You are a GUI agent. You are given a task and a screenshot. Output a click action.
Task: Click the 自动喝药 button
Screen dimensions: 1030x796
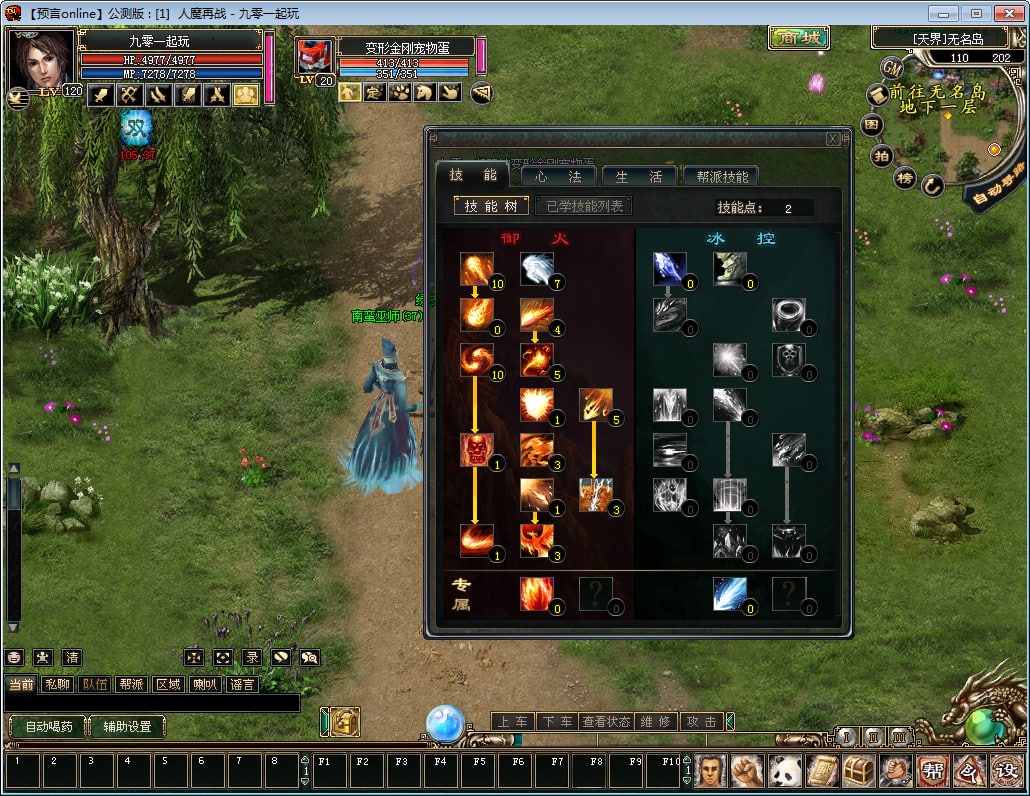[47, 727]
